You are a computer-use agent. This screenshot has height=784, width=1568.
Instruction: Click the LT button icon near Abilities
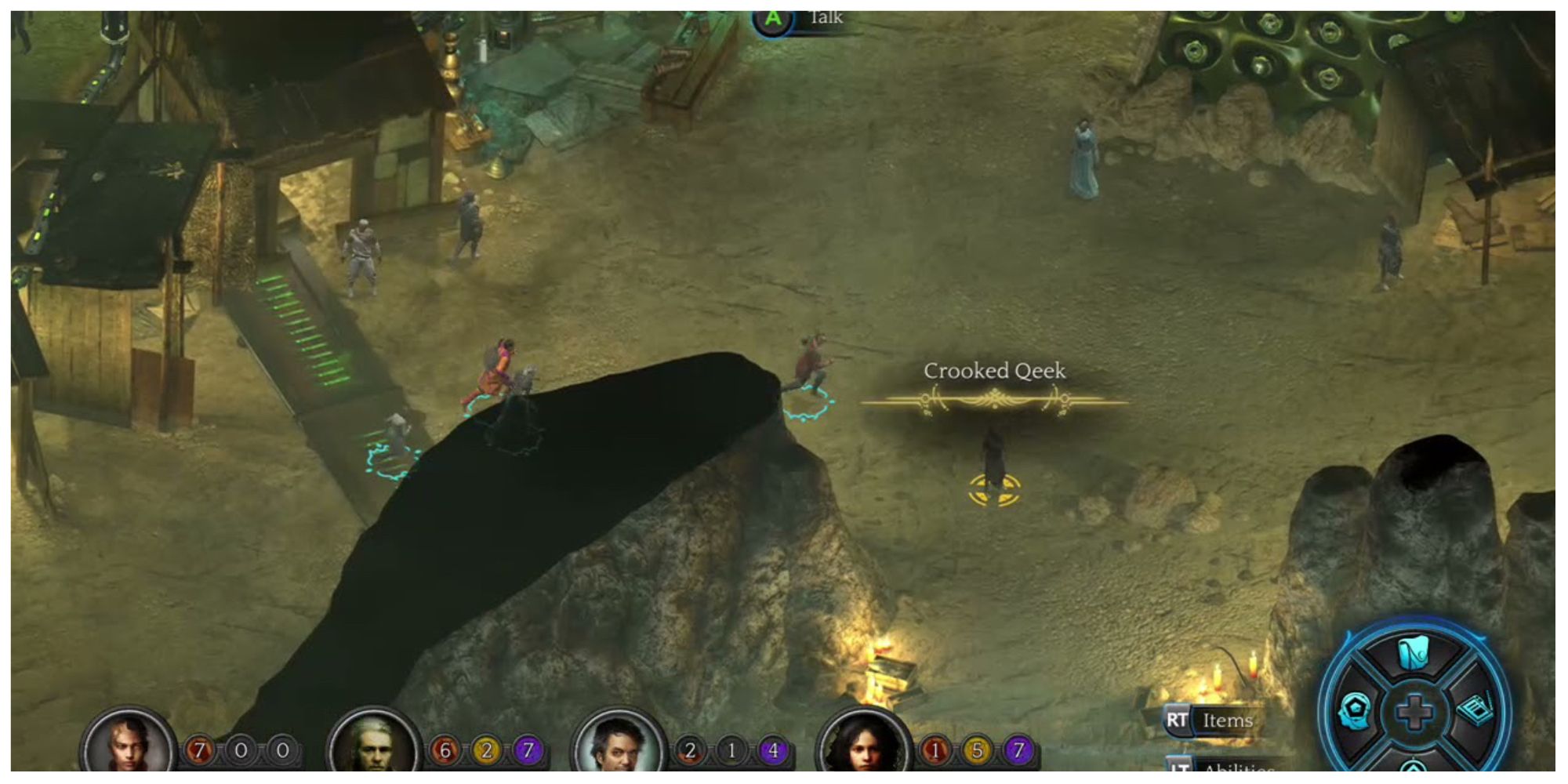(x=1181, y=767)
